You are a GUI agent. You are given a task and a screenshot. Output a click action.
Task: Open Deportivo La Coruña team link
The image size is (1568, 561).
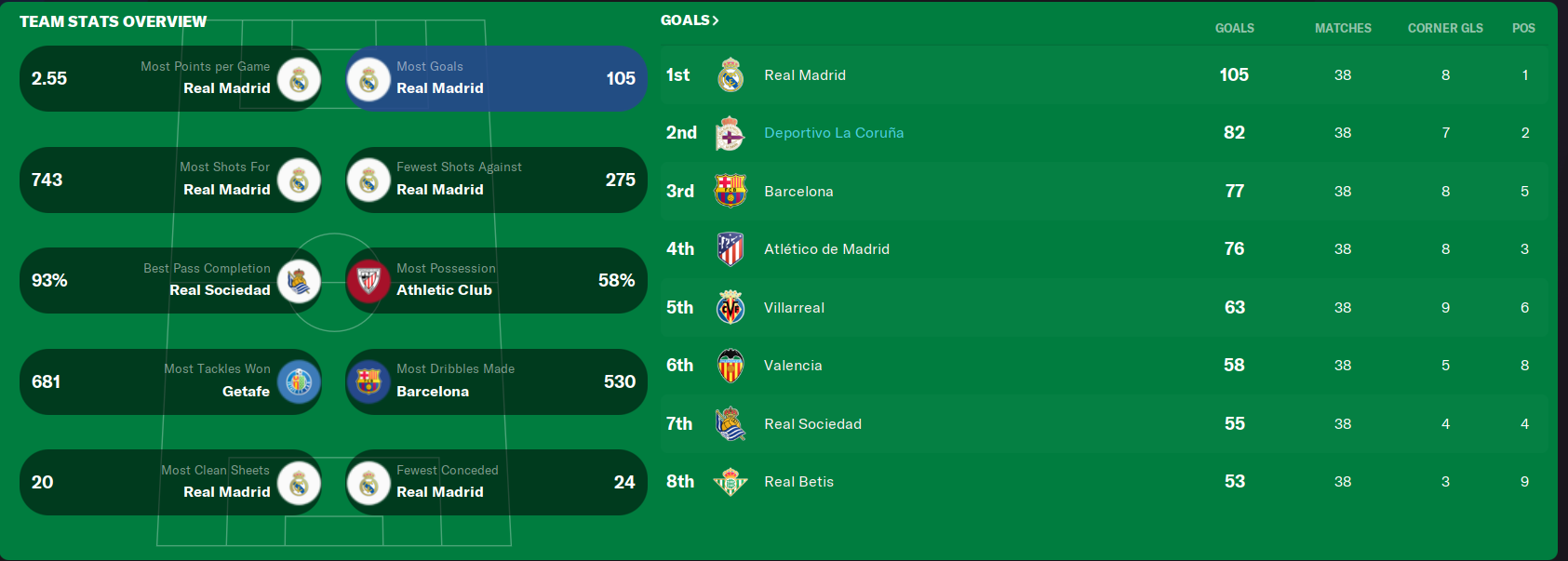point(834,133)
